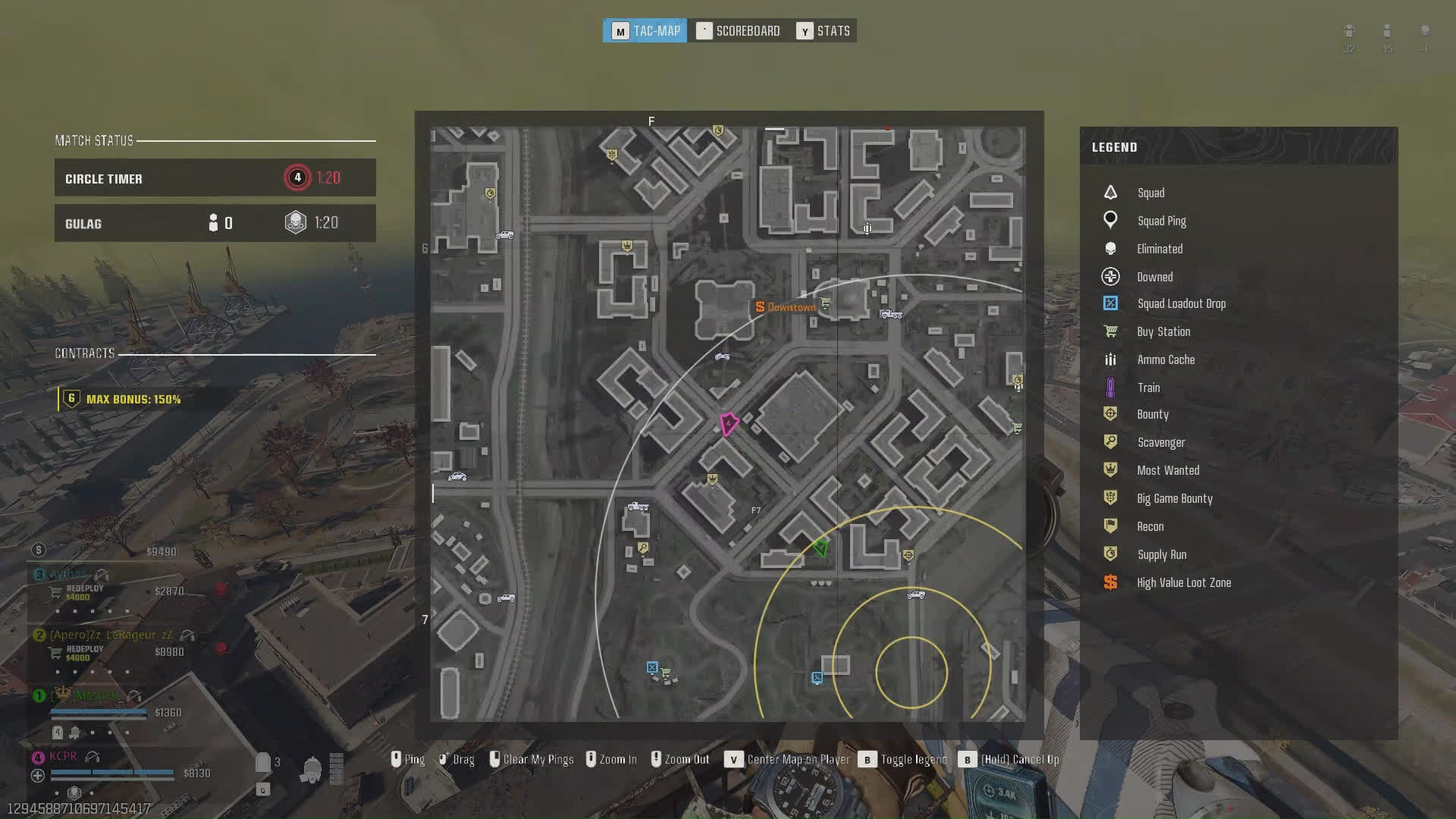Click the Bounty legend entry

tap(1152, 414)
